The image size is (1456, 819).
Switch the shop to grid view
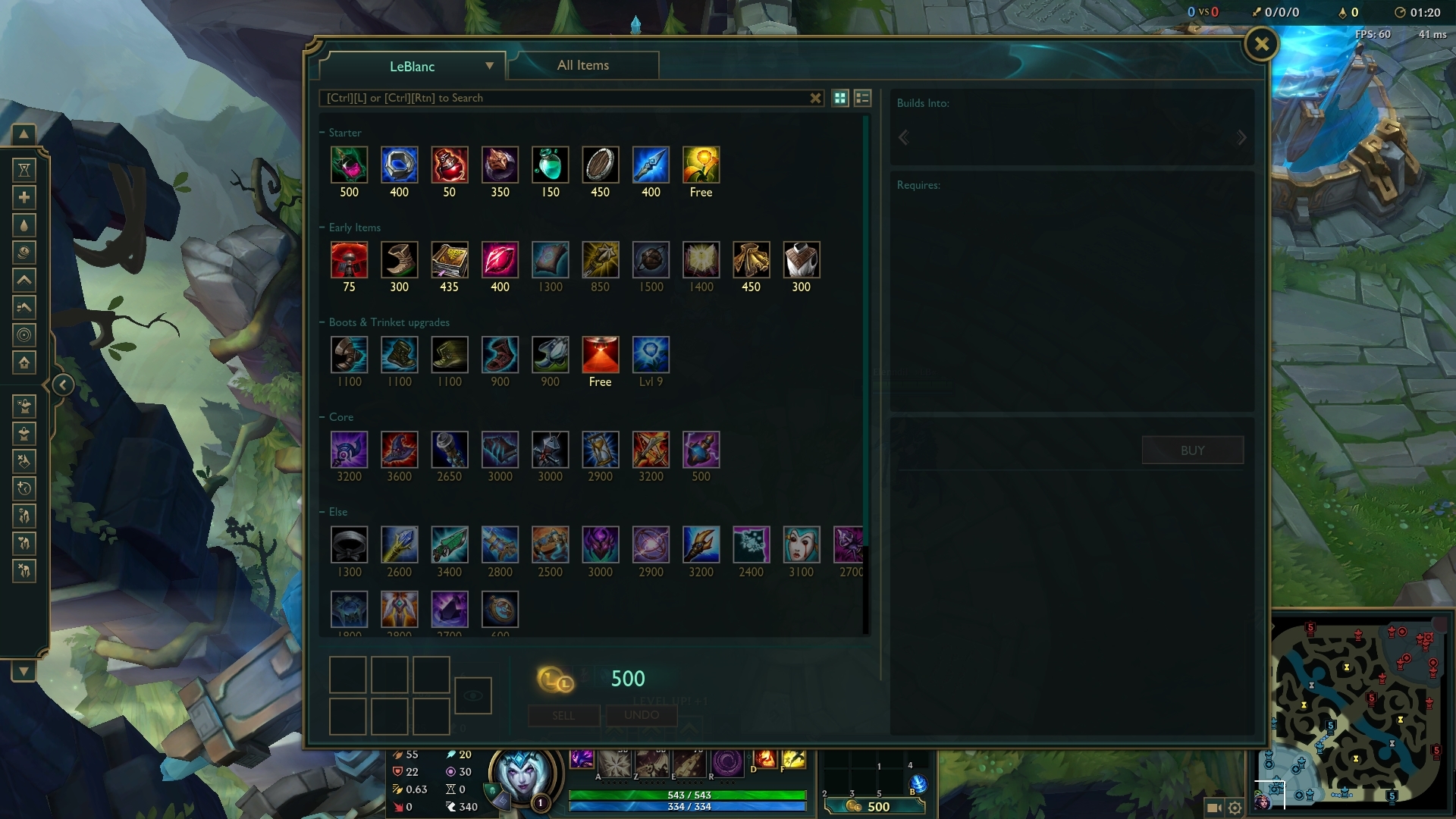tap(840, 98)
